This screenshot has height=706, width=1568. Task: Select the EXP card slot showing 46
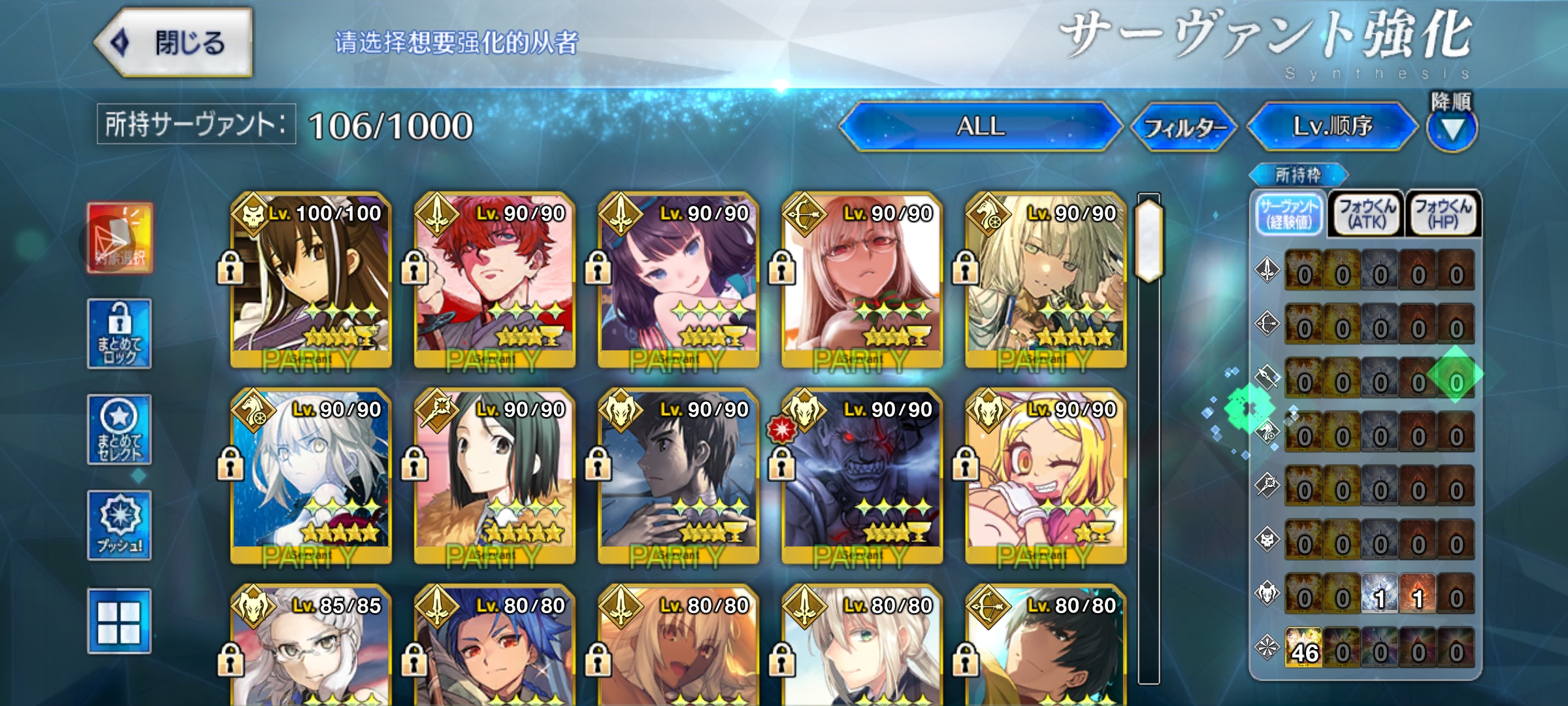(1304, 647)
